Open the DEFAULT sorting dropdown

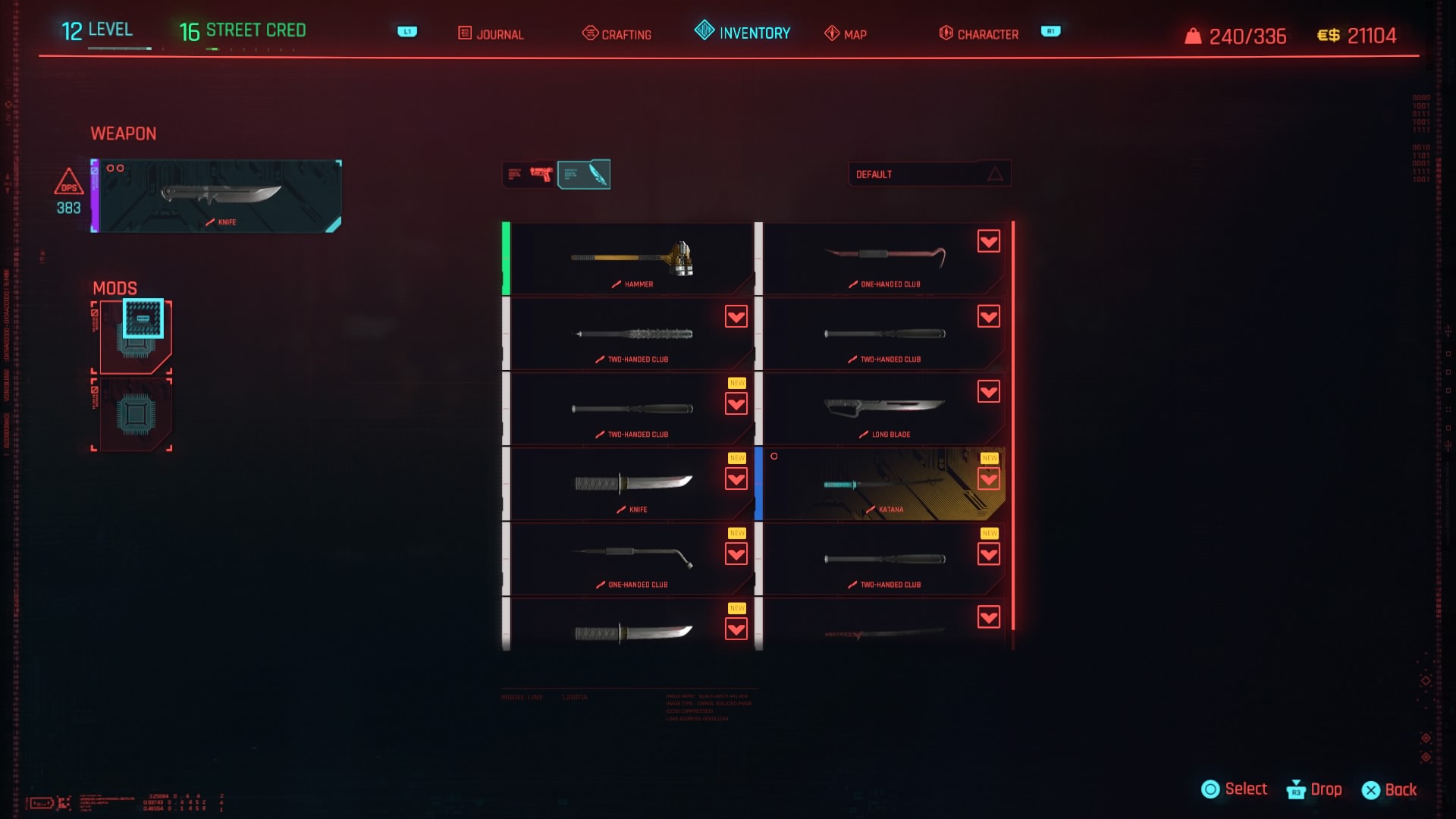(930, 174)
